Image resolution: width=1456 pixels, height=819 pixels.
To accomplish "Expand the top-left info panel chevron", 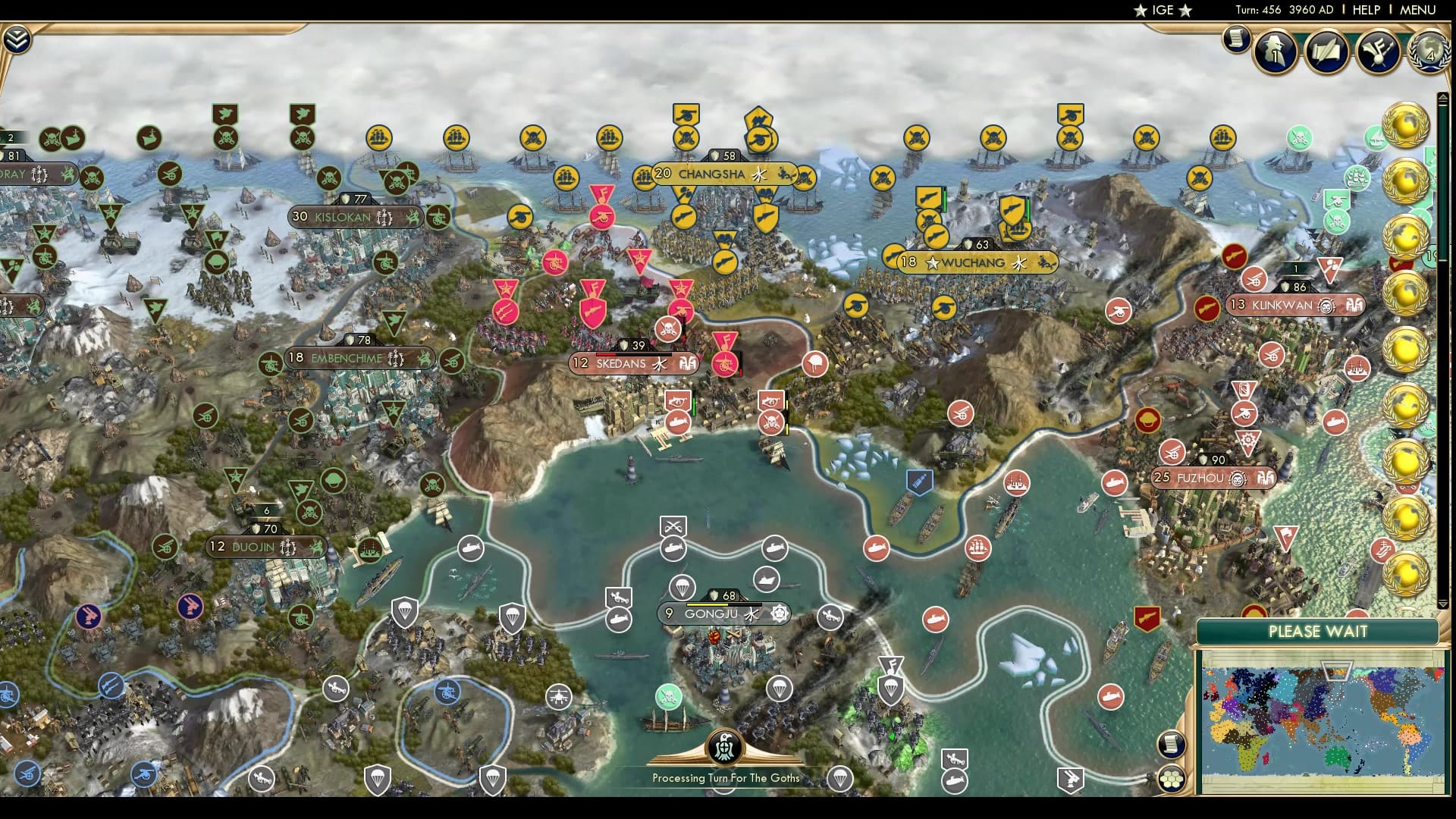I will [16, 39].
